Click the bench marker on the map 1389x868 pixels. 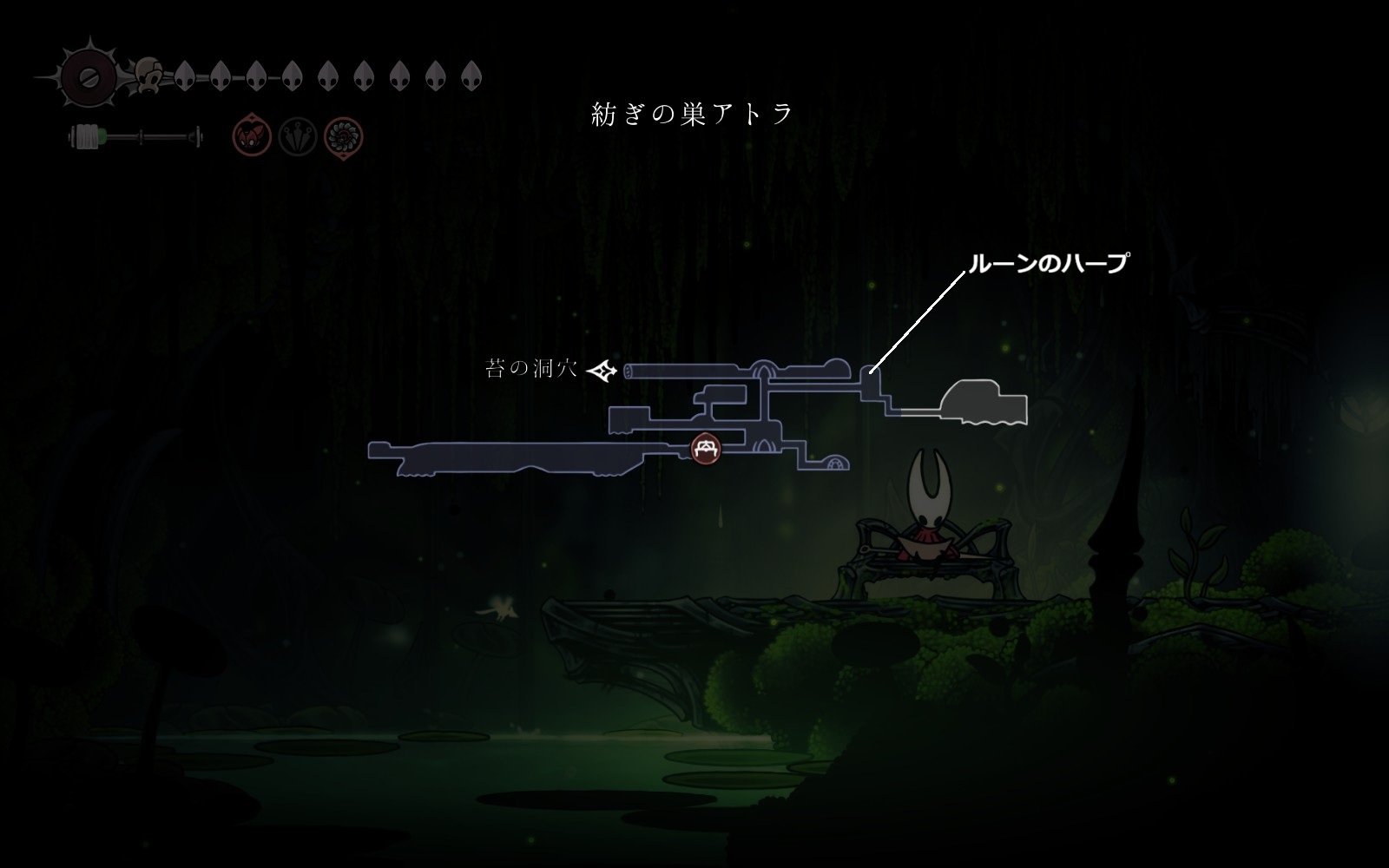coord(706,447)
